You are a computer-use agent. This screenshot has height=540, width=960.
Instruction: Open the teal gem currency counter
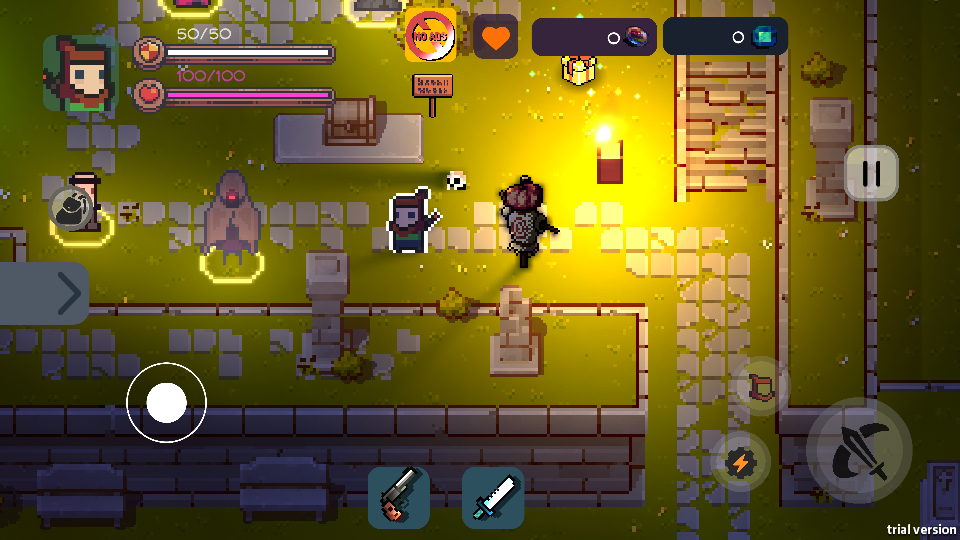[x=725, y=37]
